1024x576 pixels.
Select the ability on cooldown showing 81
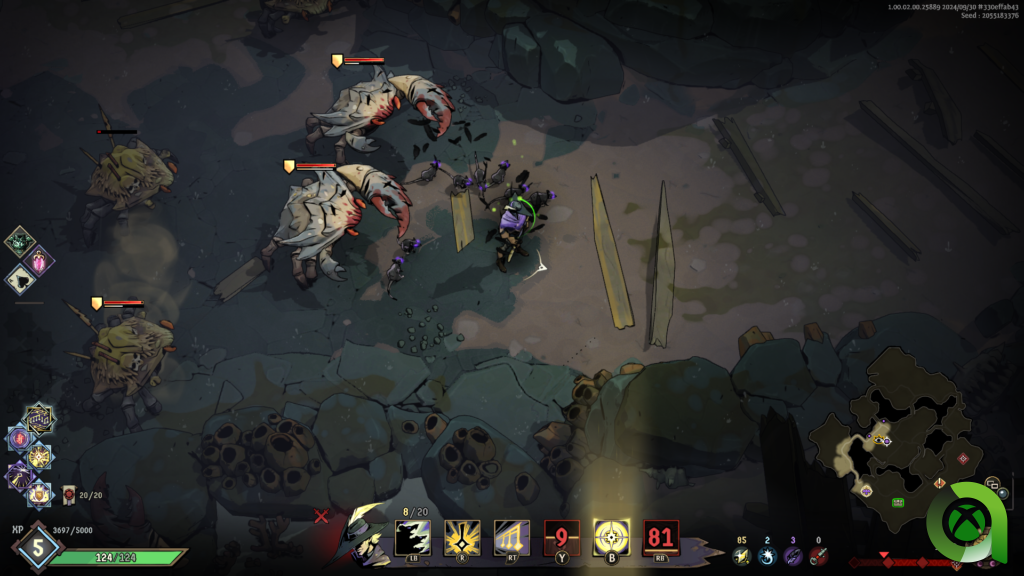661,538
